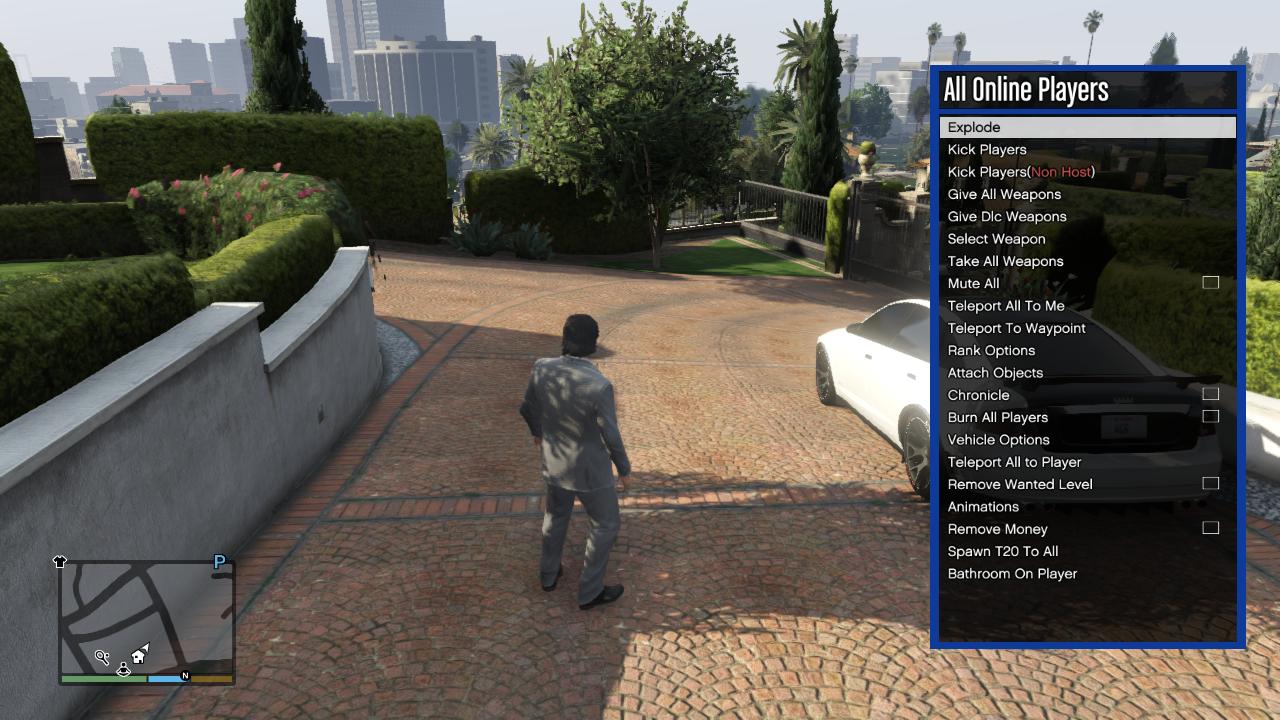This screenshot has height=720, width=1280.
Task: Click Give Dlc Weapons entry
Action: coord(1007,216)
